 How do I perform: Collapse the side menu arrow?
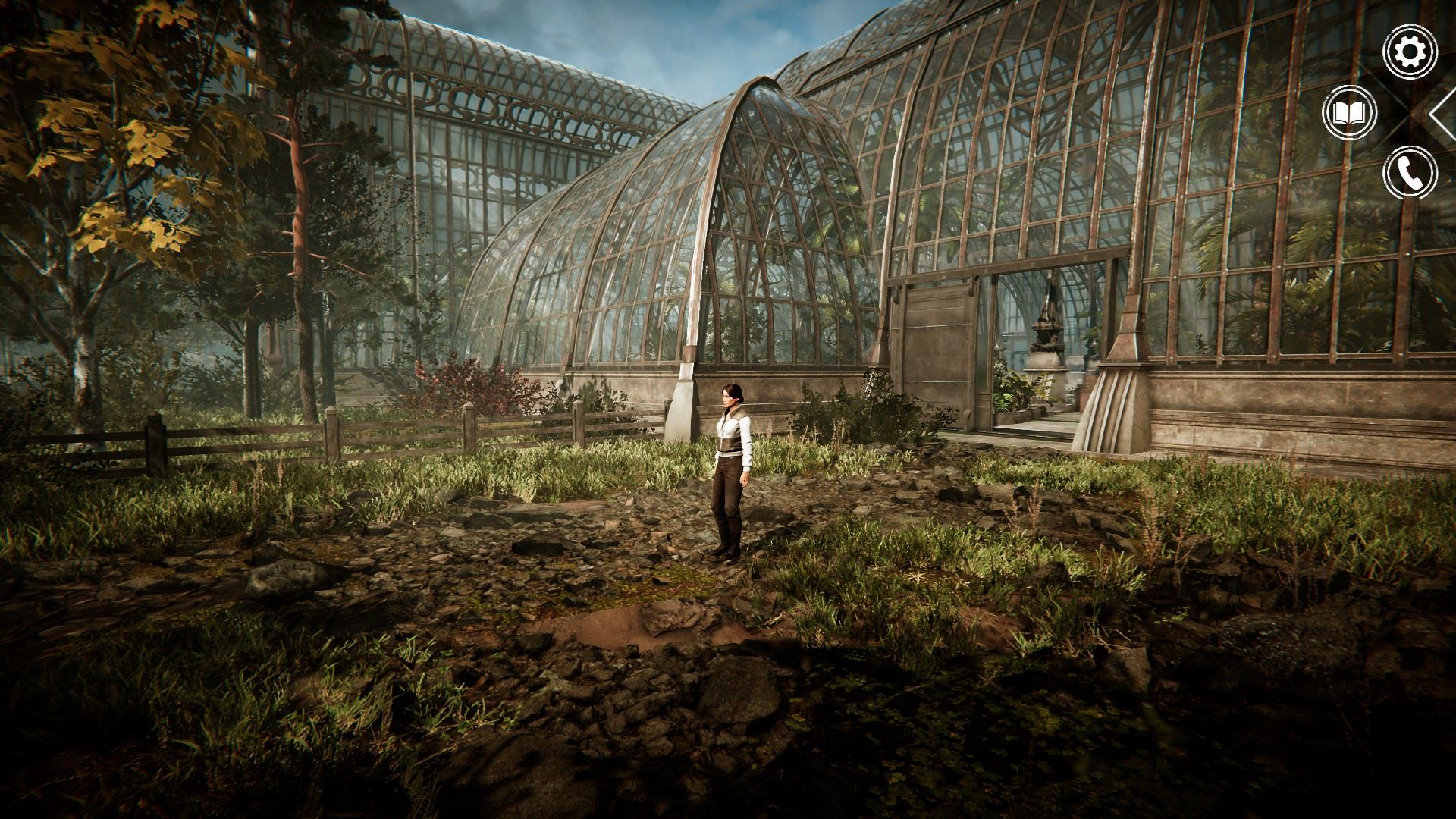click(x=1444, y=114)
